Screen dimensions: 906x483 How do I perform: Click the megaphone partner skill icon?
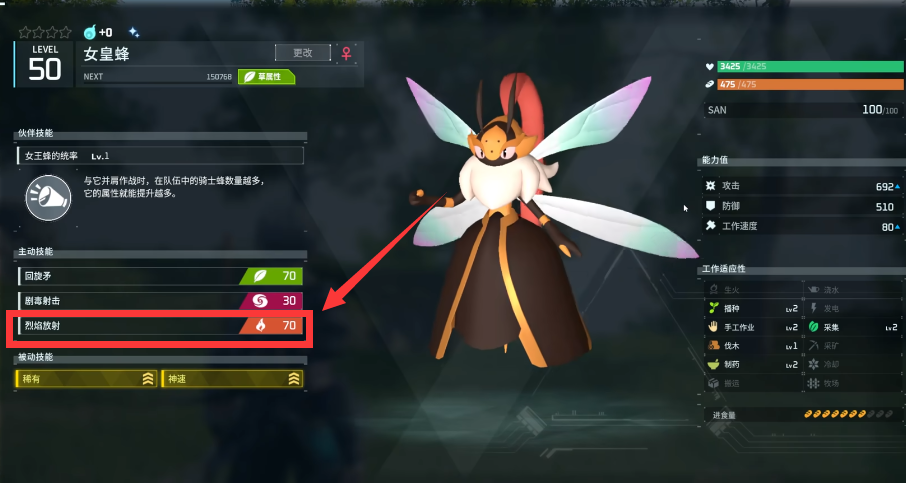[x=48, y=196]
